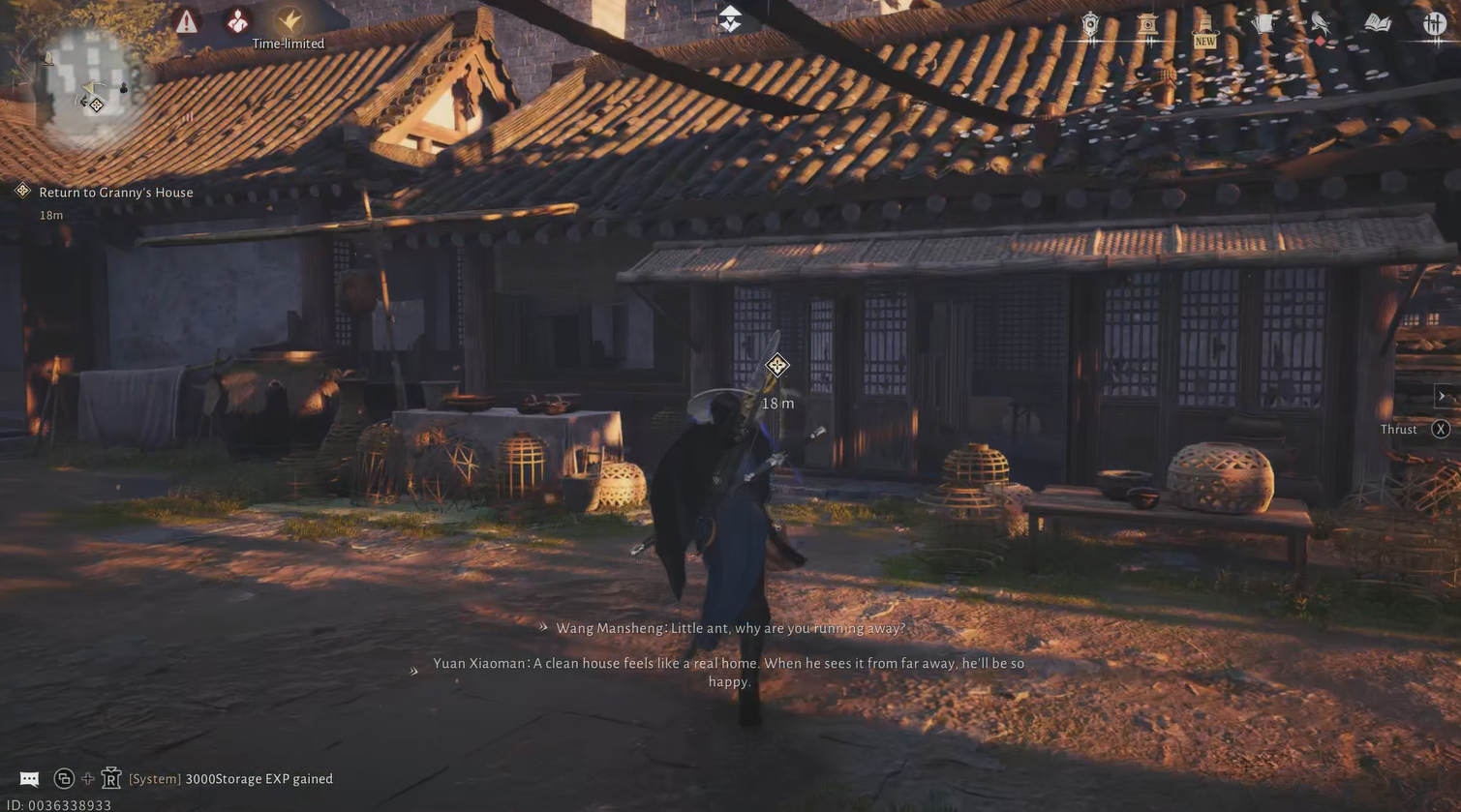Open the pagoda shrine menu icon

click(x=1147, y=24)
